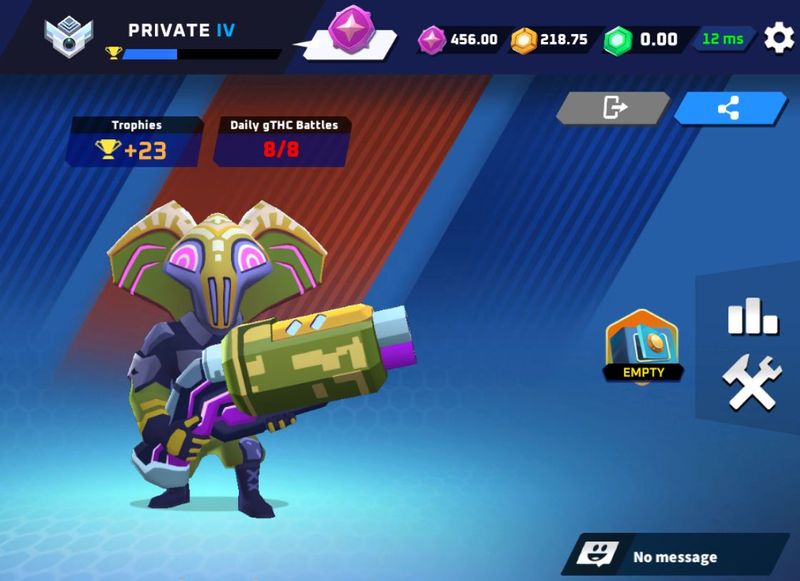Image resolution: width=800 pixels, height=581 pixels.
Task: Open the hammer and wrench workshop
Action: coord(752,384)
